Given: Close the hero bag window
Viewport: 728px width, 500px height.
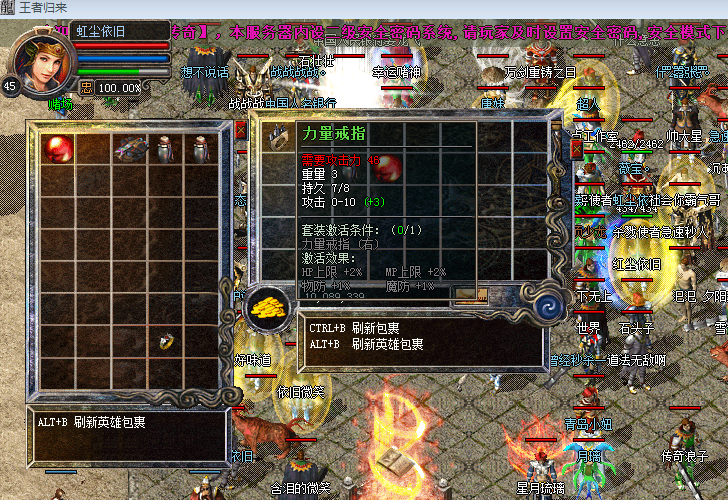Looking at the screenshot, I should (x=240, y=131).
